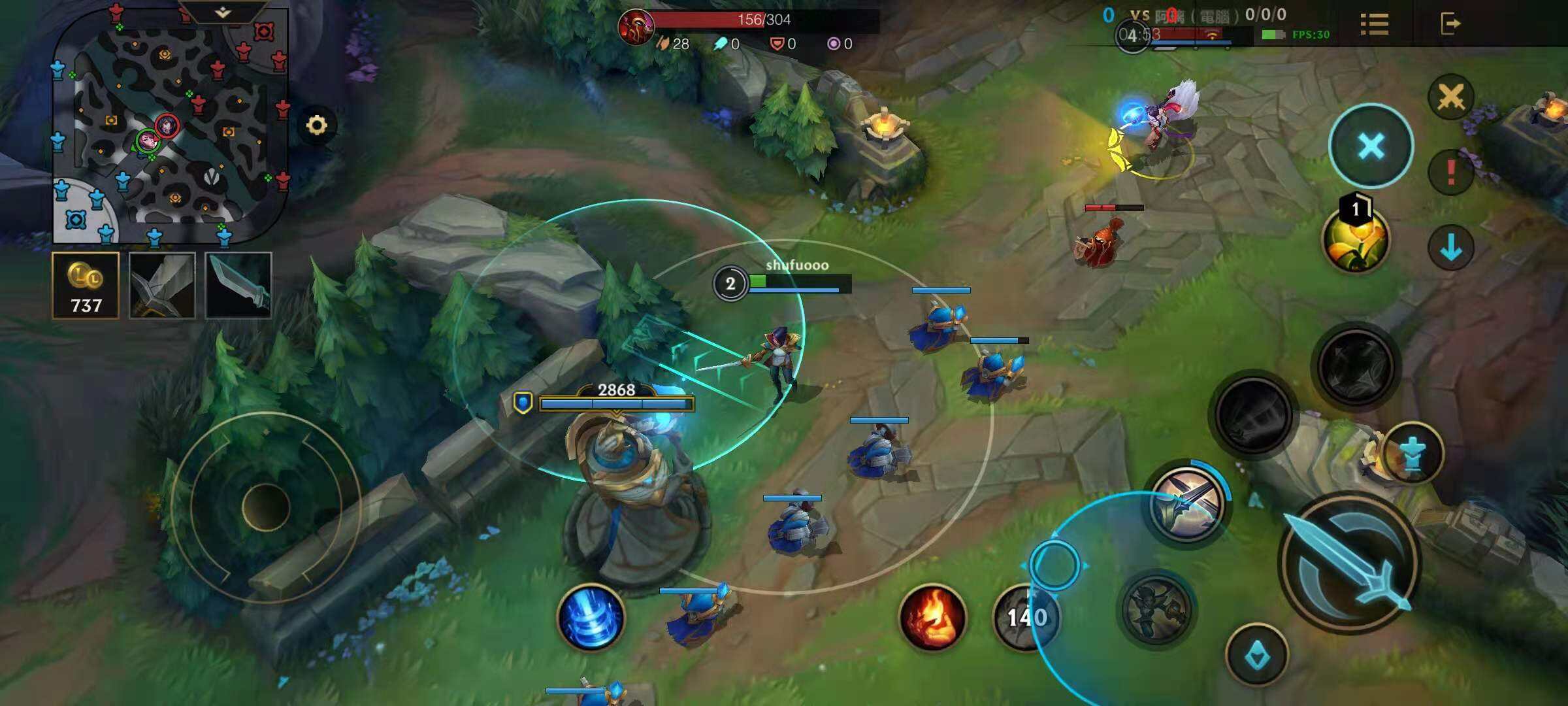Image resolution: width=1568 pixels, height=706 pixels.
Task: Tap the crossed-swords ping button
Action: pyautogui.click(x=1450, y=97)
